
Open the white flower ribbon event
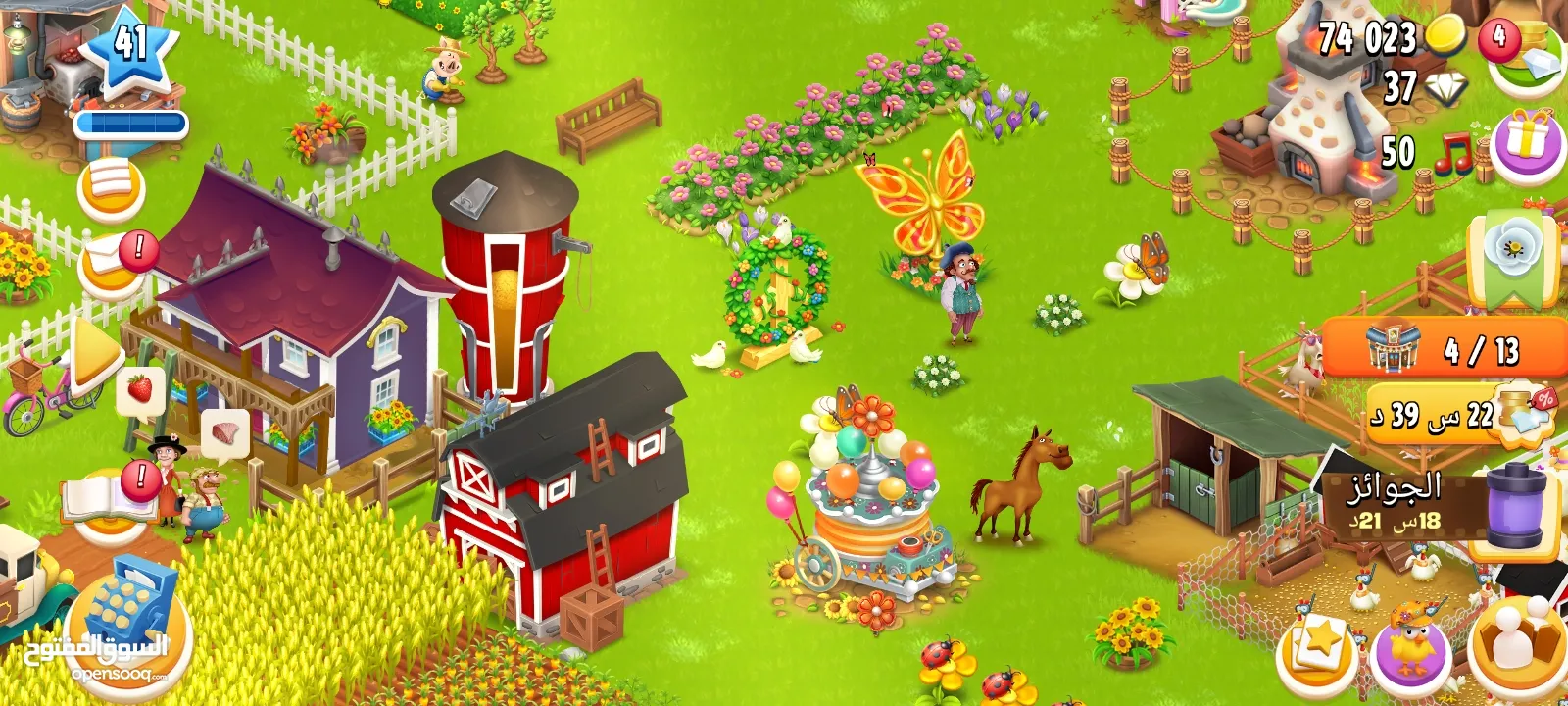(x=1512, y=257)
